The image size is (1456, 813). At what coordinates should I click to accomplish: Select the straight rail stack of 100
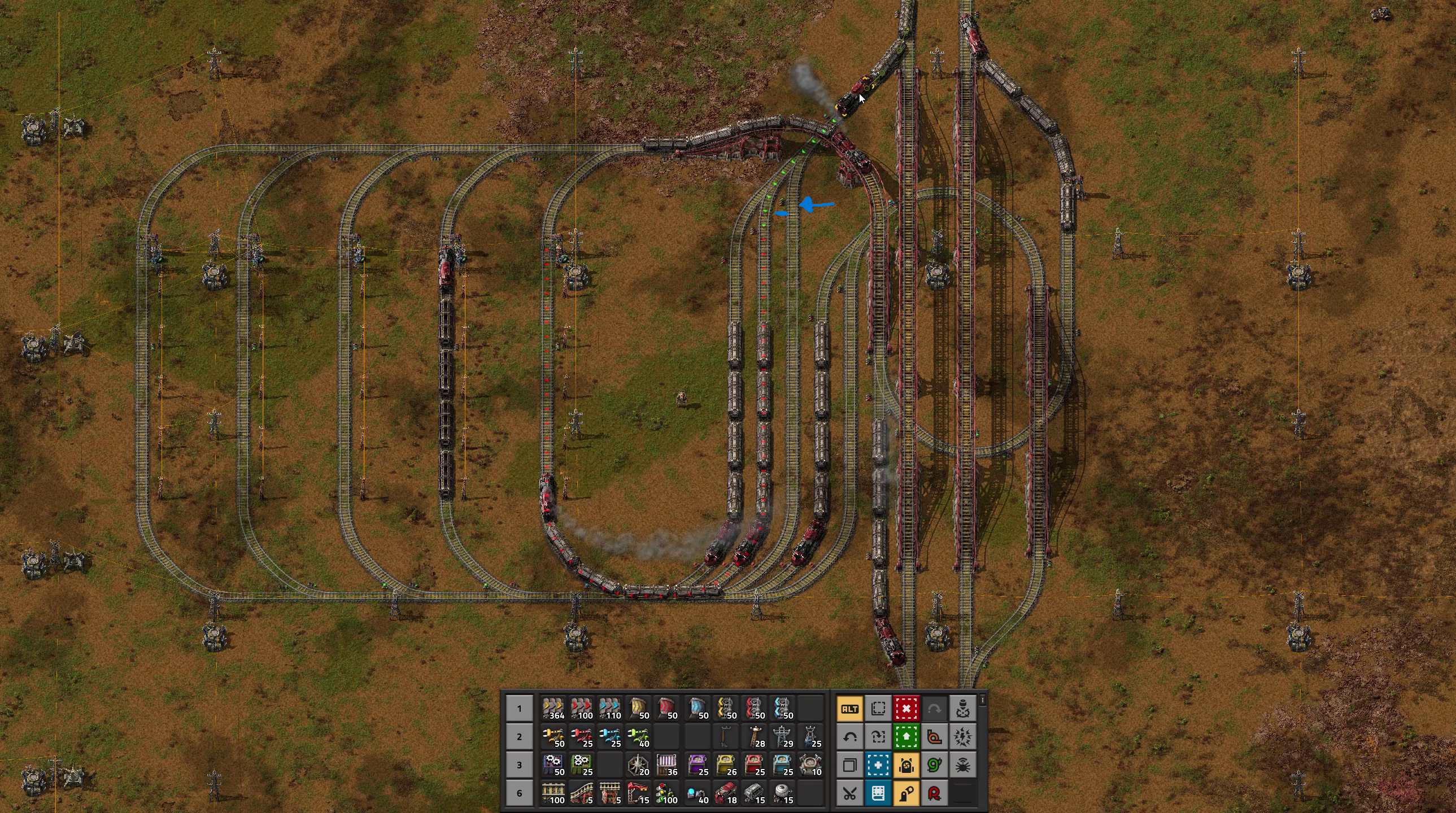(x=553, y=793)
